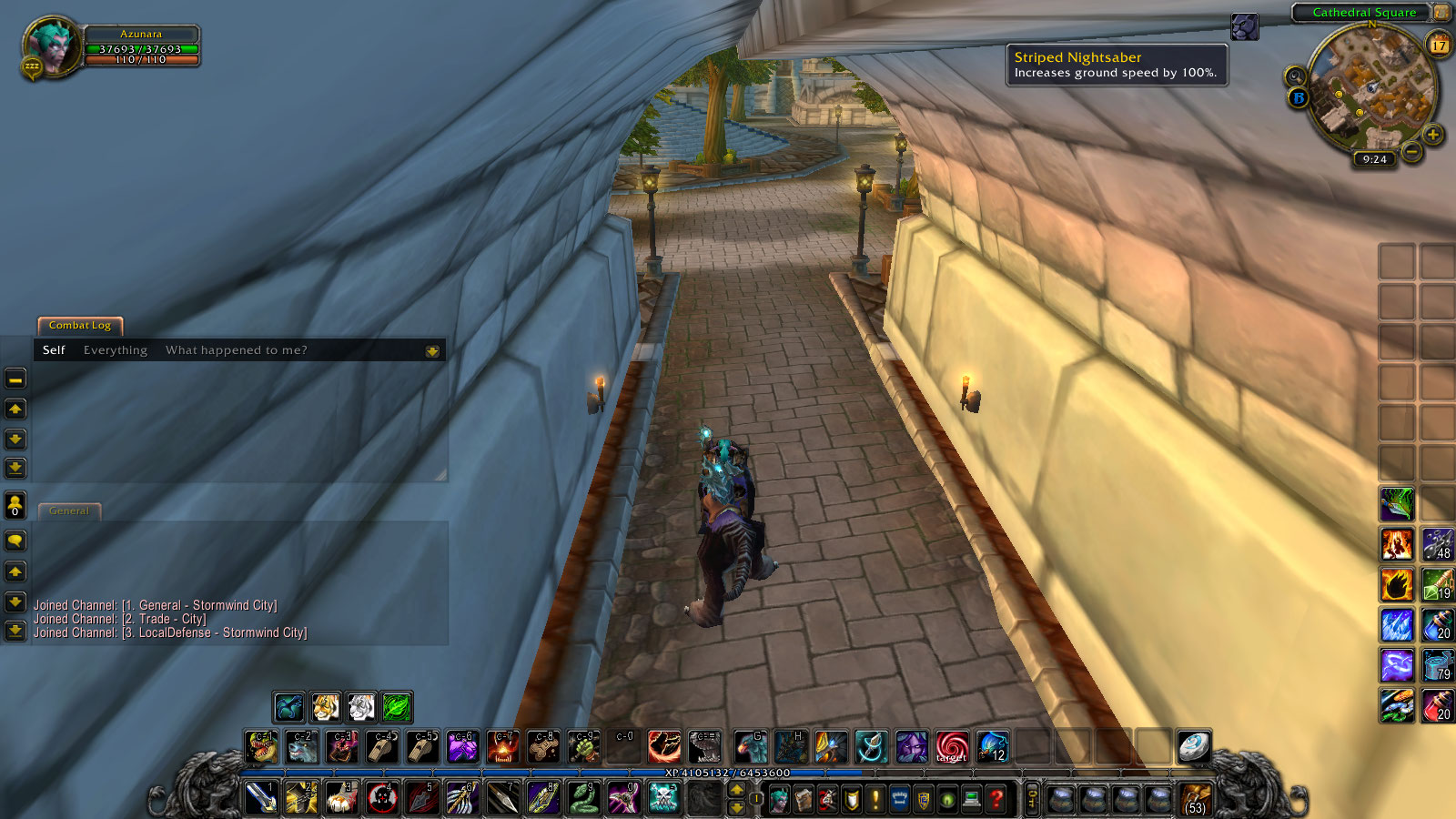Open the quest log exclamation icon

point(875,798)
